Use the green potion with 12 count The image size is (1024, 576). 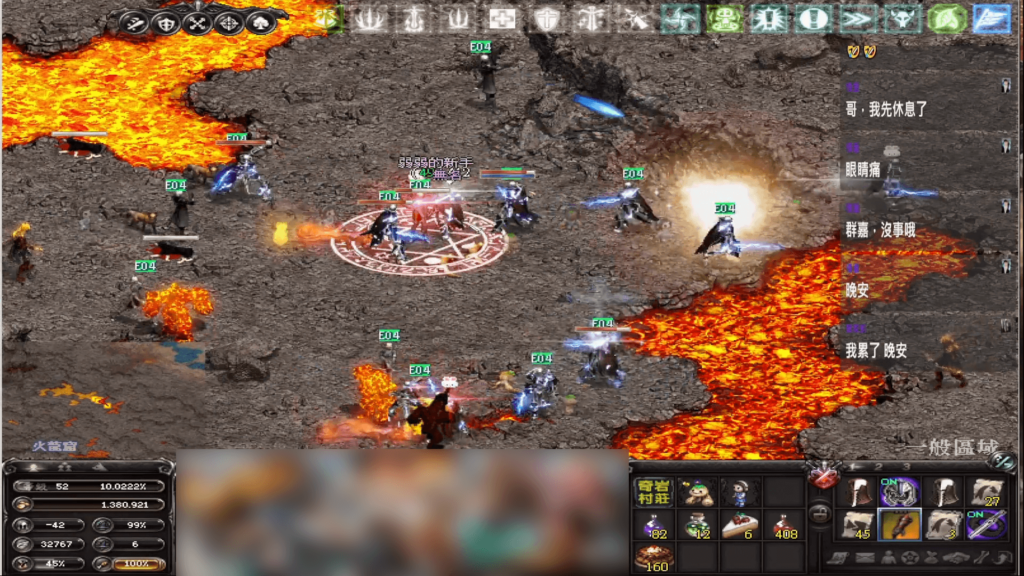(697, 525)
